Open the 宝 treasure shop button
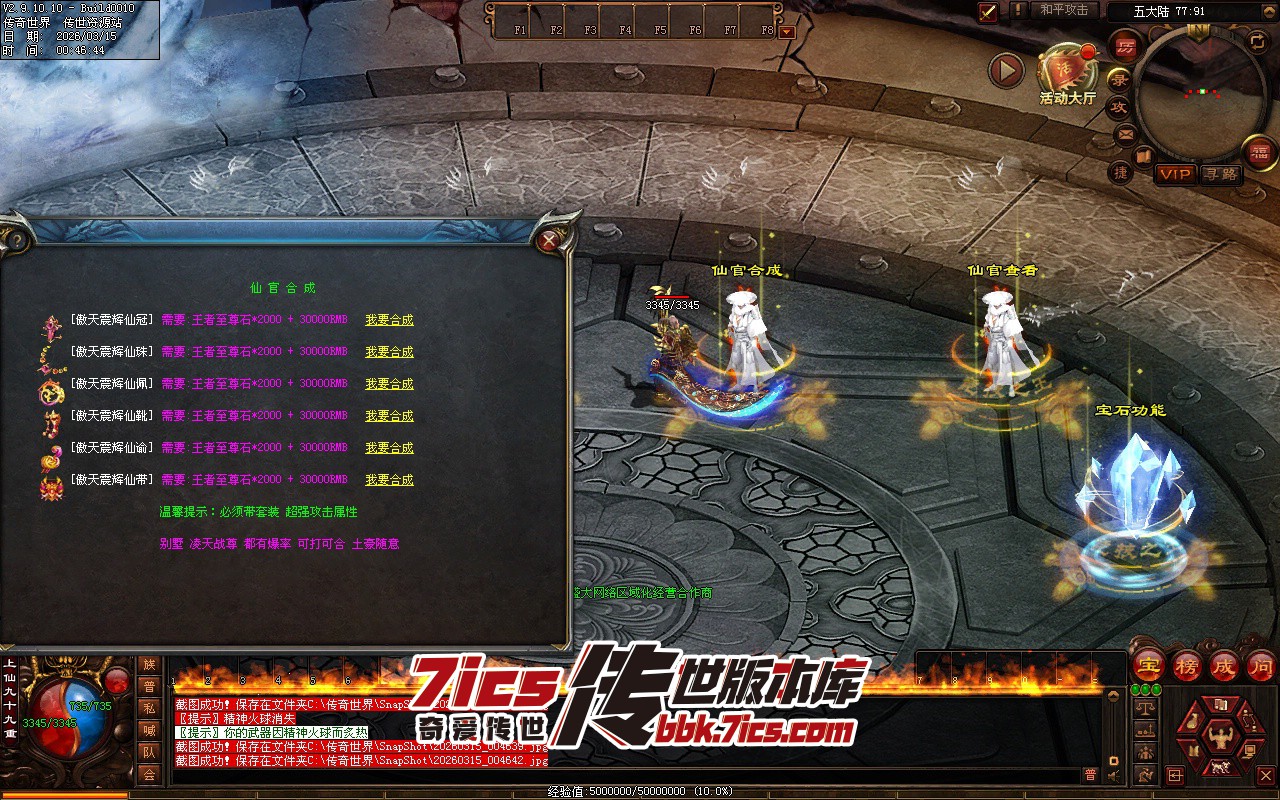 1150,666
